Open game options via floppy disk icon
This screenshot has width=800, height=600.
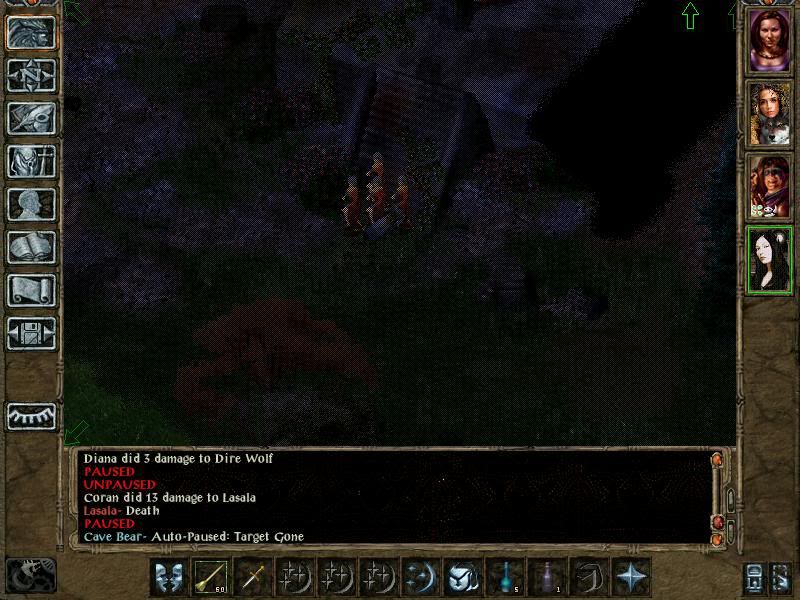pos(31,333)
